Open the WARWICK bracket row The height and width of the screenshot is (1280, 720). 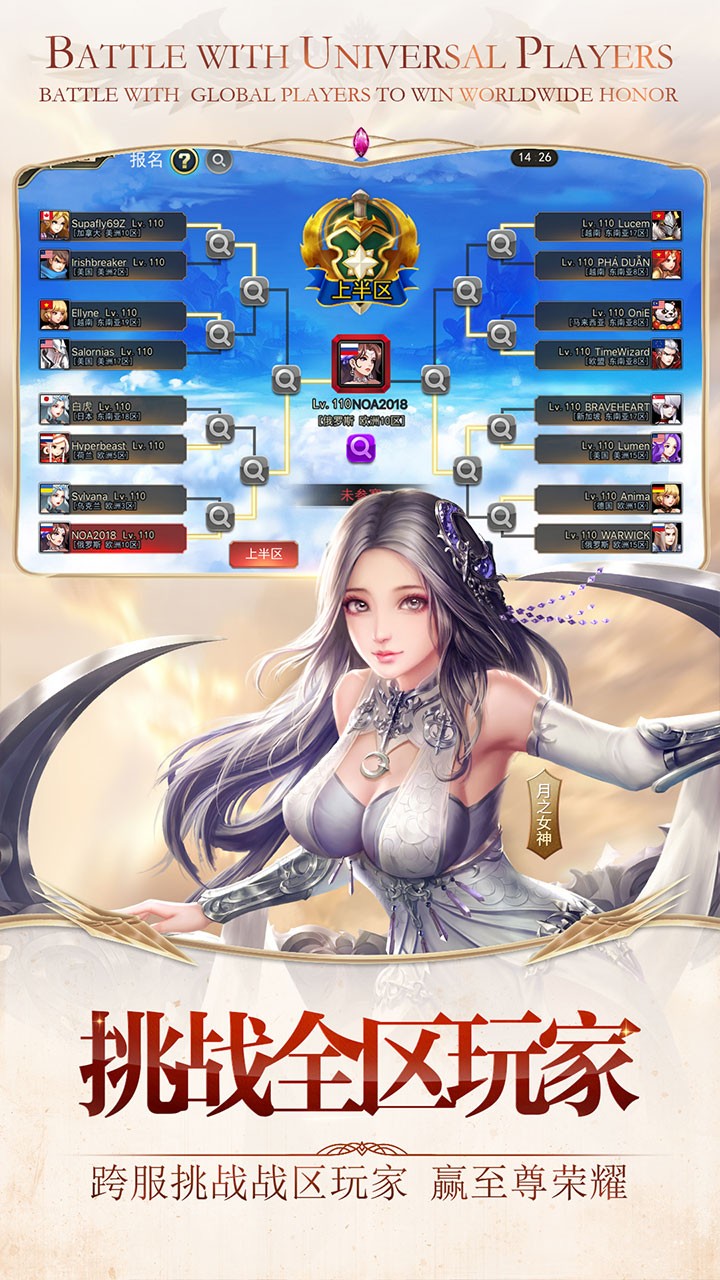coord(607,538)
